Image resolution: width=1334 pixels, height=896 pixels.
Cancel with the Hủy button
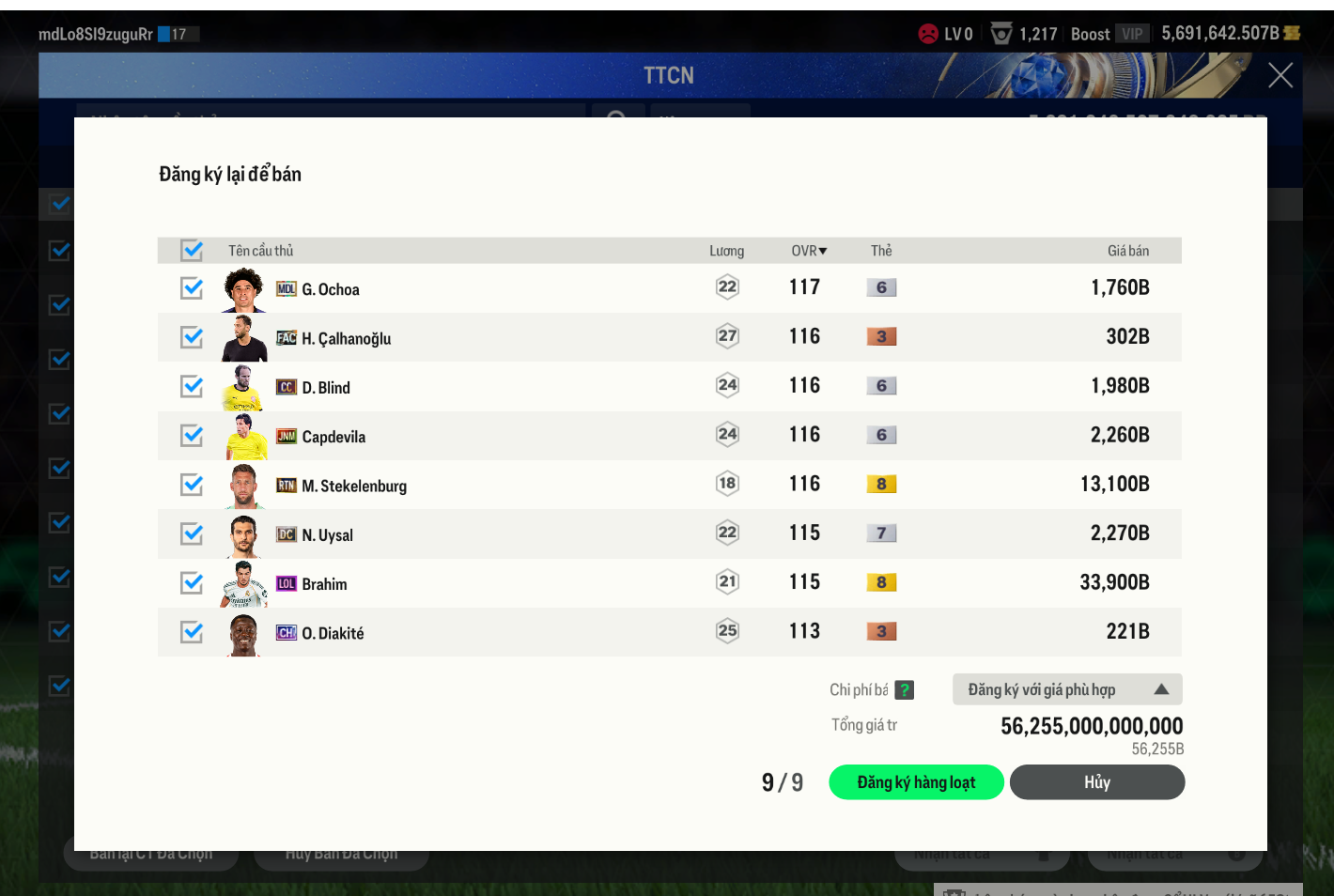point(1096,782)
